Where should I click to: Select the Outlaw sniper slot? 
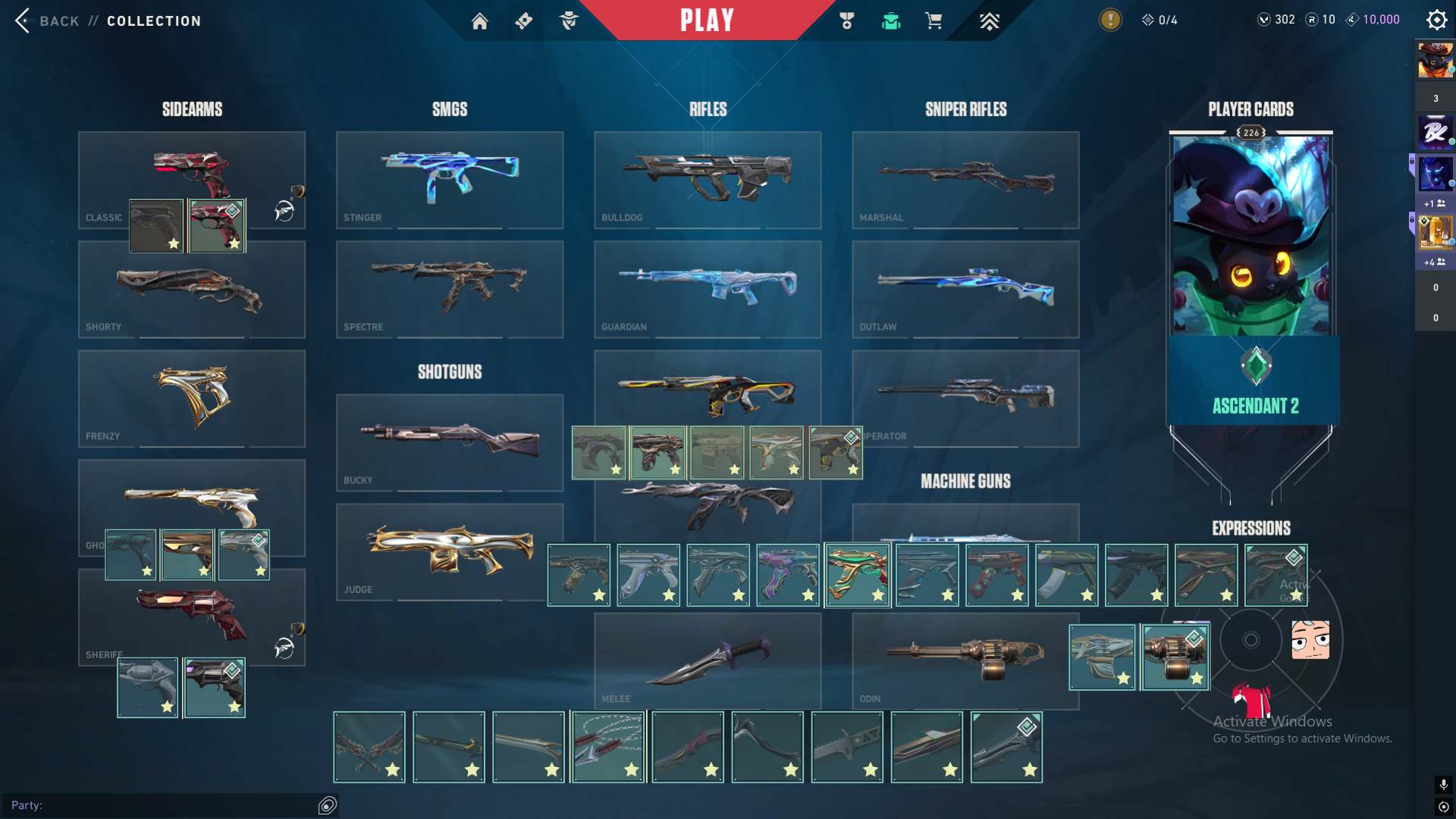pyautogui.click(x=965, y=289)
